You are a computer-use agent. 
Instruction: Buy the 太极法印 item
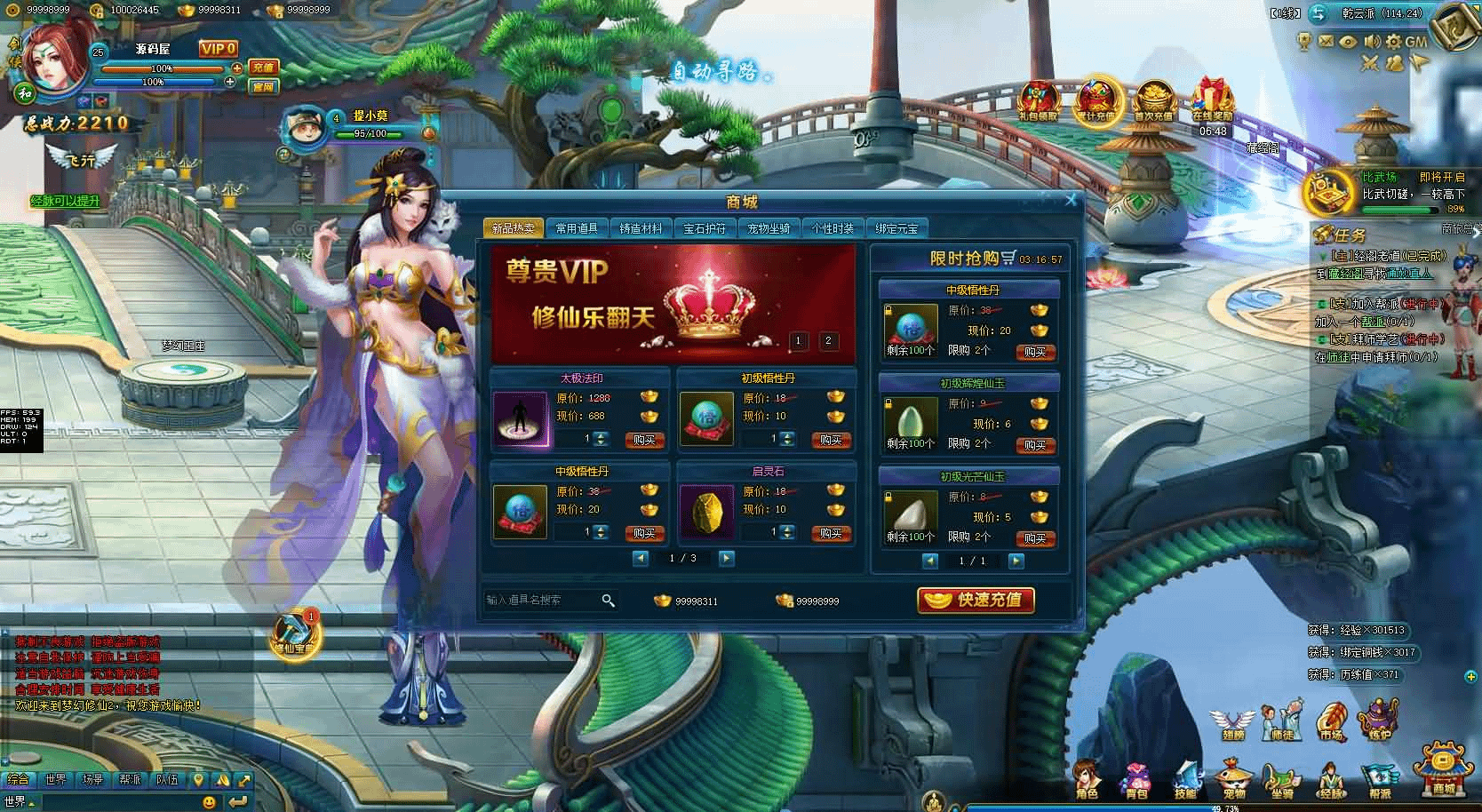coord(644,440)
